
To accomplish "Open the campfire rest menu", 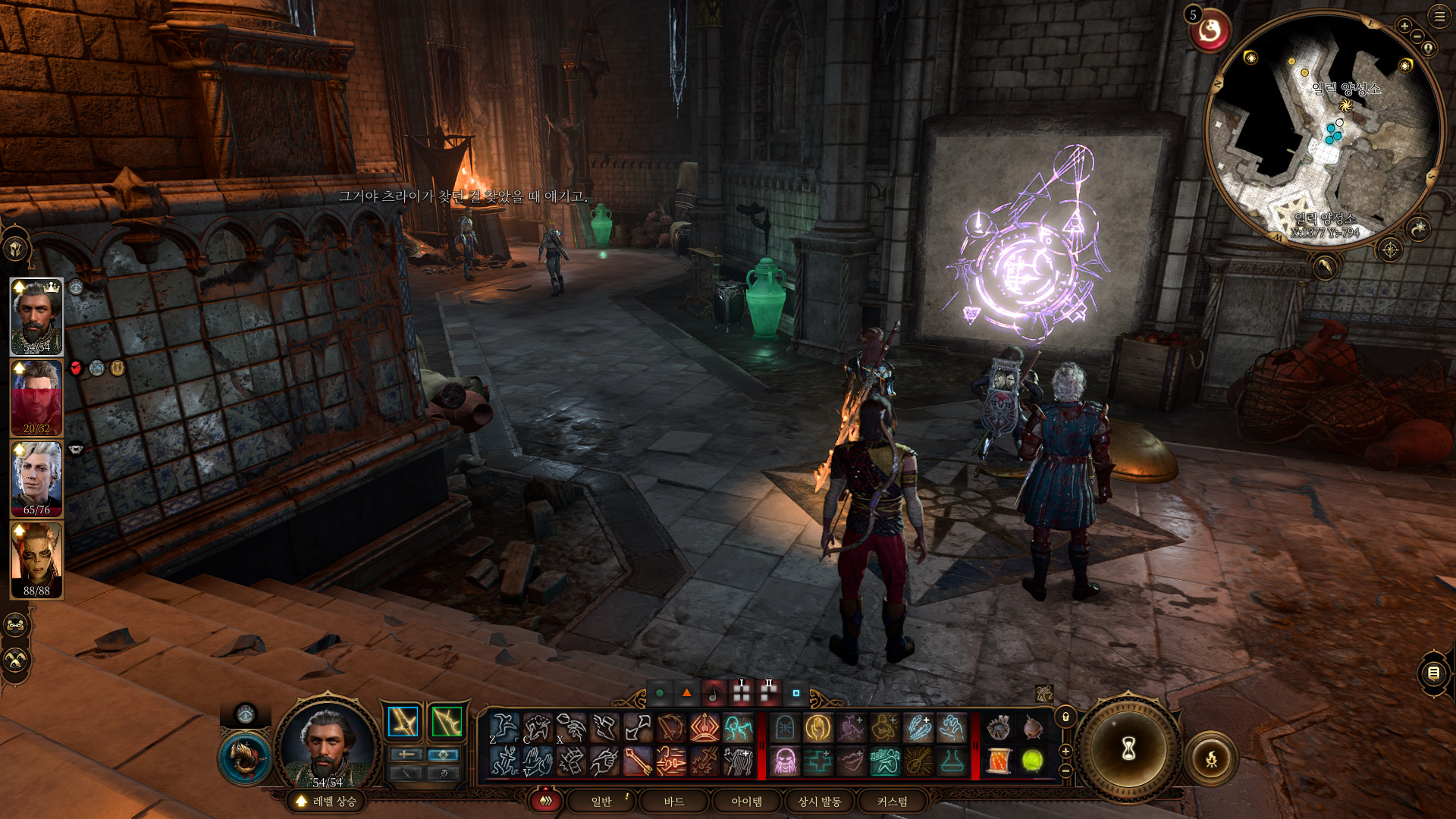I will click(x=1211, y=758).
